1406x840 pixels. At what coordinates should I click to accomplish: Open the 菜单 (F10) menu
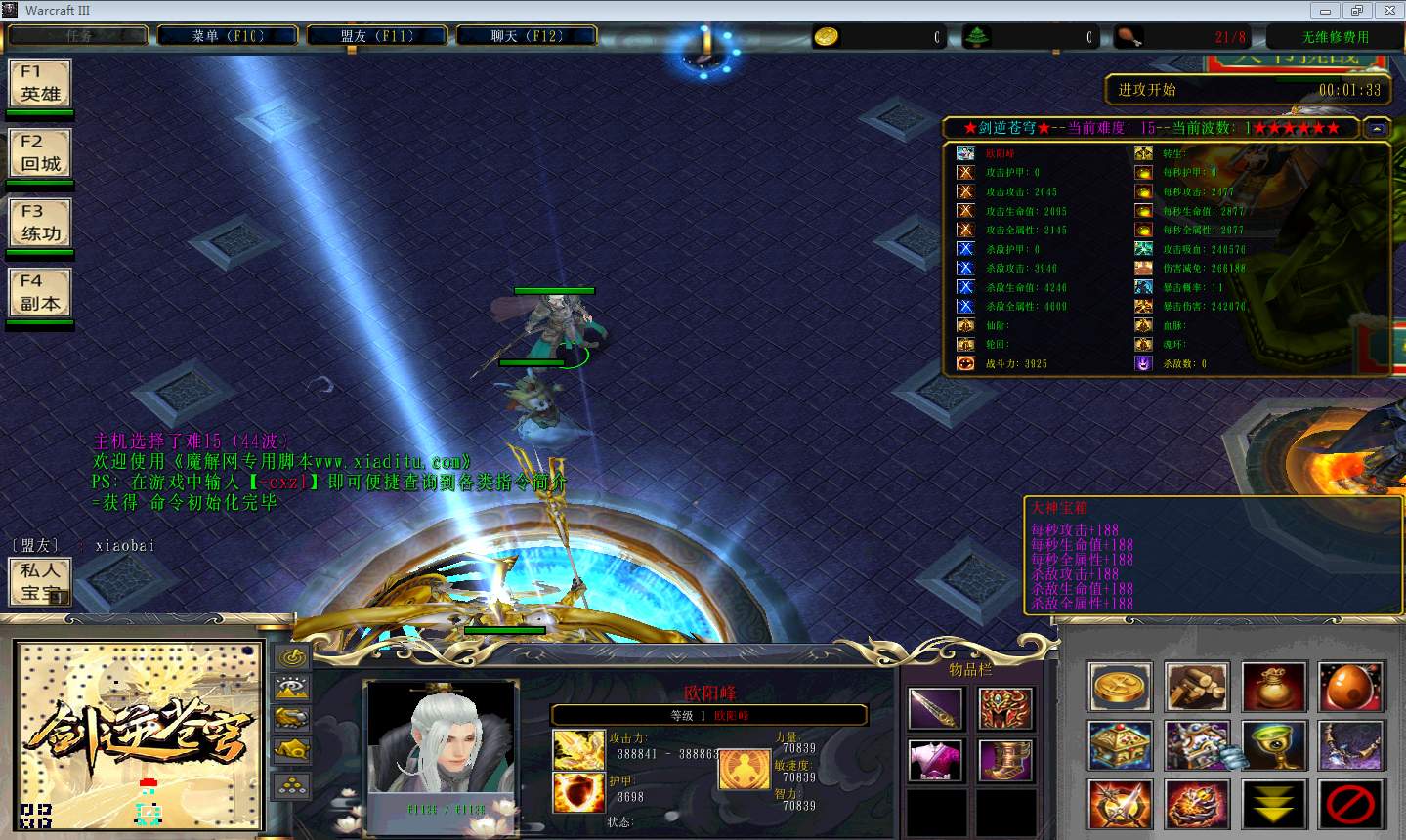(x=228, y=36)
